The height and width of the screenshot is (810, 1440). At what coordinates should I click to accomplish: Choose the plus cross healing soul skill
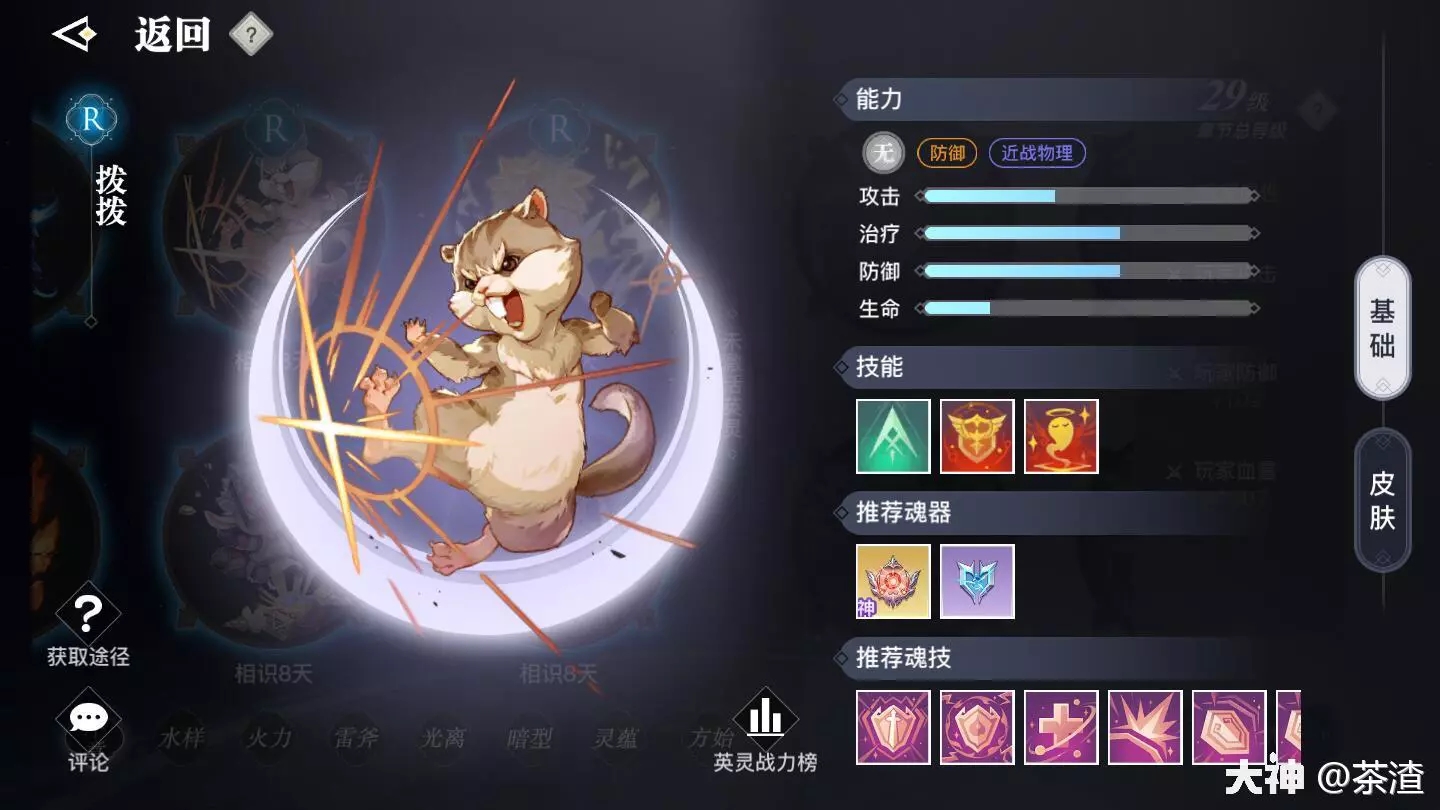[x=1061, y=727]
